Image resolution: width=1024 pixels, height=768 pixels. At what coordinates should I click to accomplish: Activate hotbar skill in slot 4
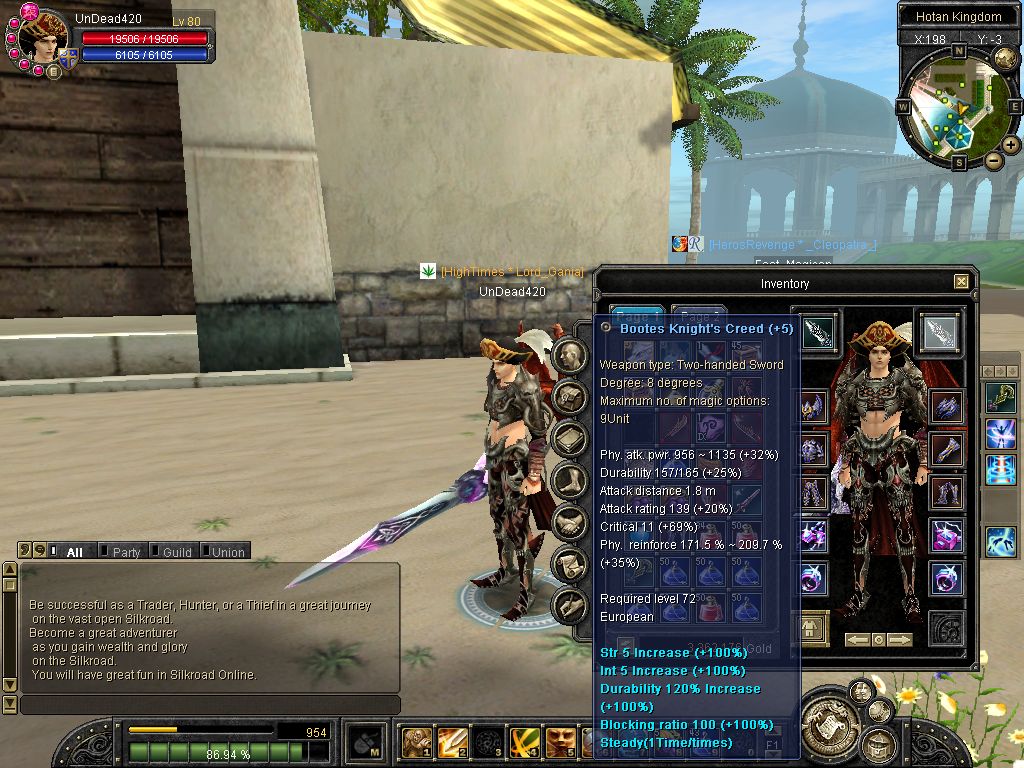(525, 743)
